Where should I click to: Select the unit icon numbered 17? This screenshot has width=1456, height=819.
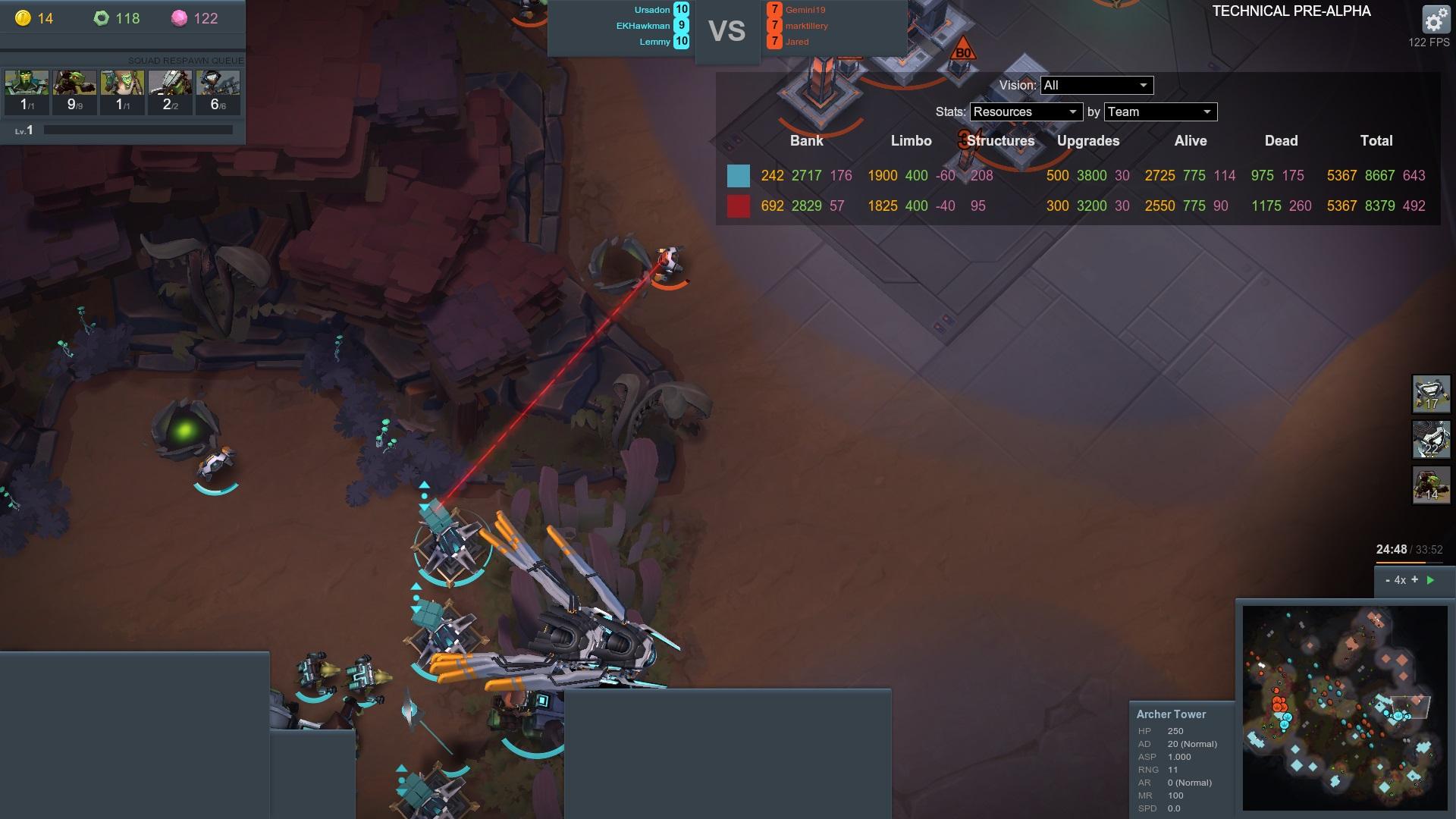pyautogui.click(x=1431, y=394)
